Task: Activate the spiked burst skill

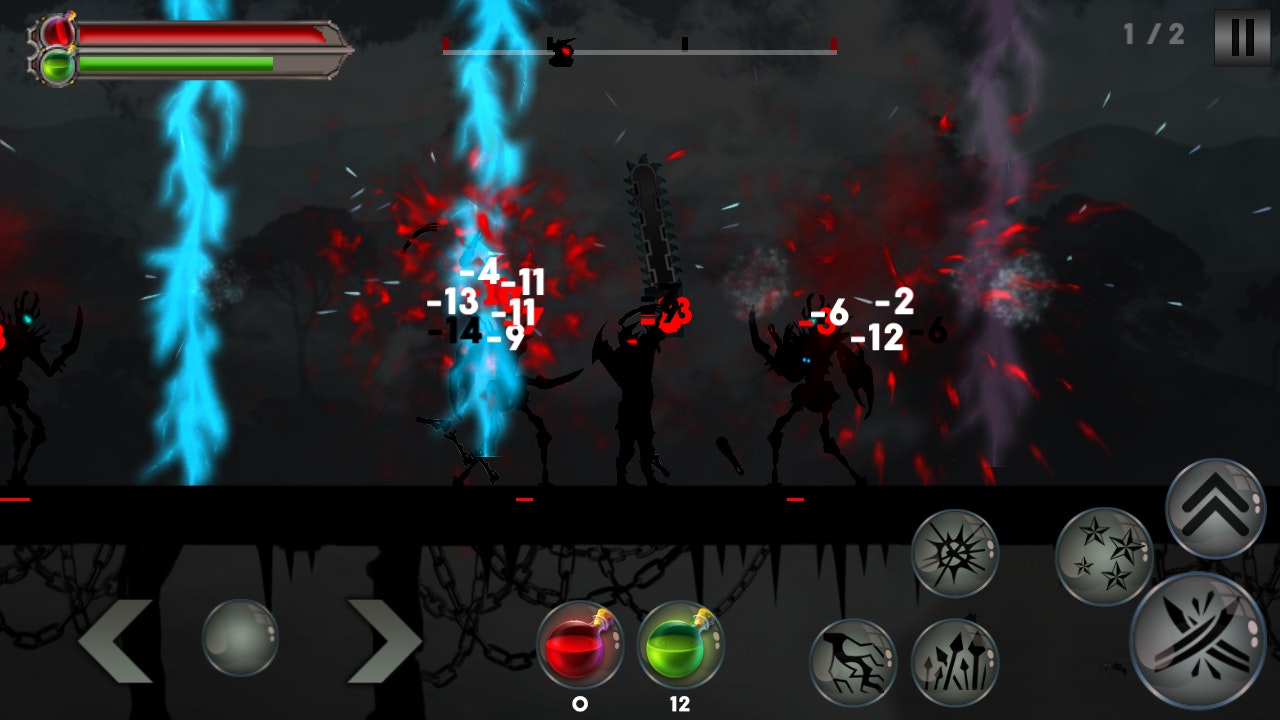Action: pyautogui.click(x=959, y=554)
